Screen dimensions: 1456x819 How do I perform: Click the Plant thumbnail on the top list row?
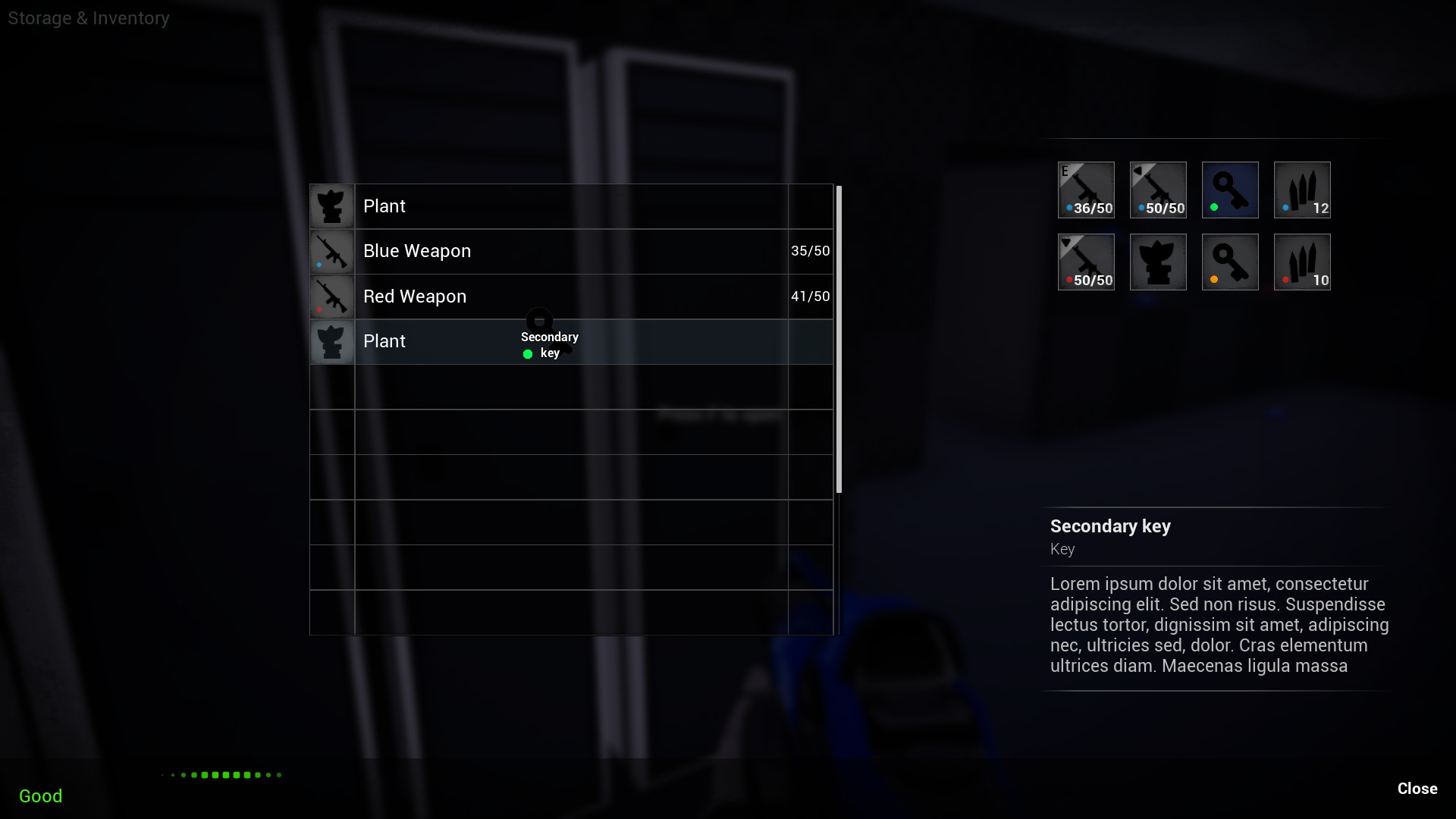(x=332, y=206)
